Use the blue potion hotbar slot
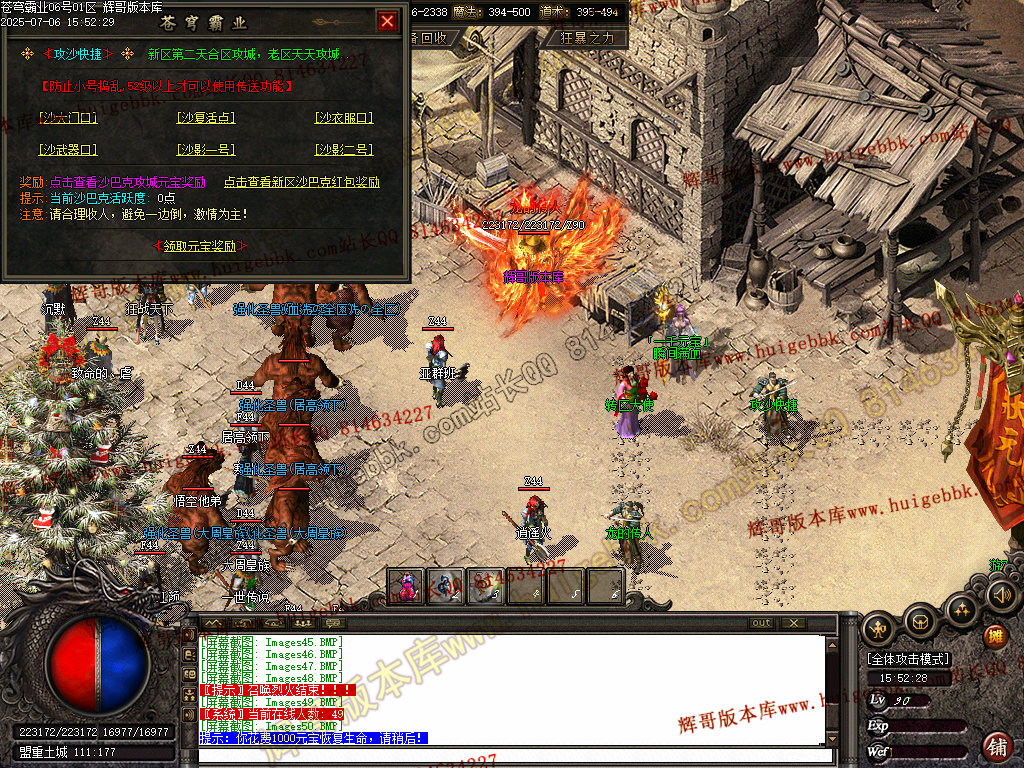The width and height of the screenshot is (1024, 768). (x=445, y=586)
